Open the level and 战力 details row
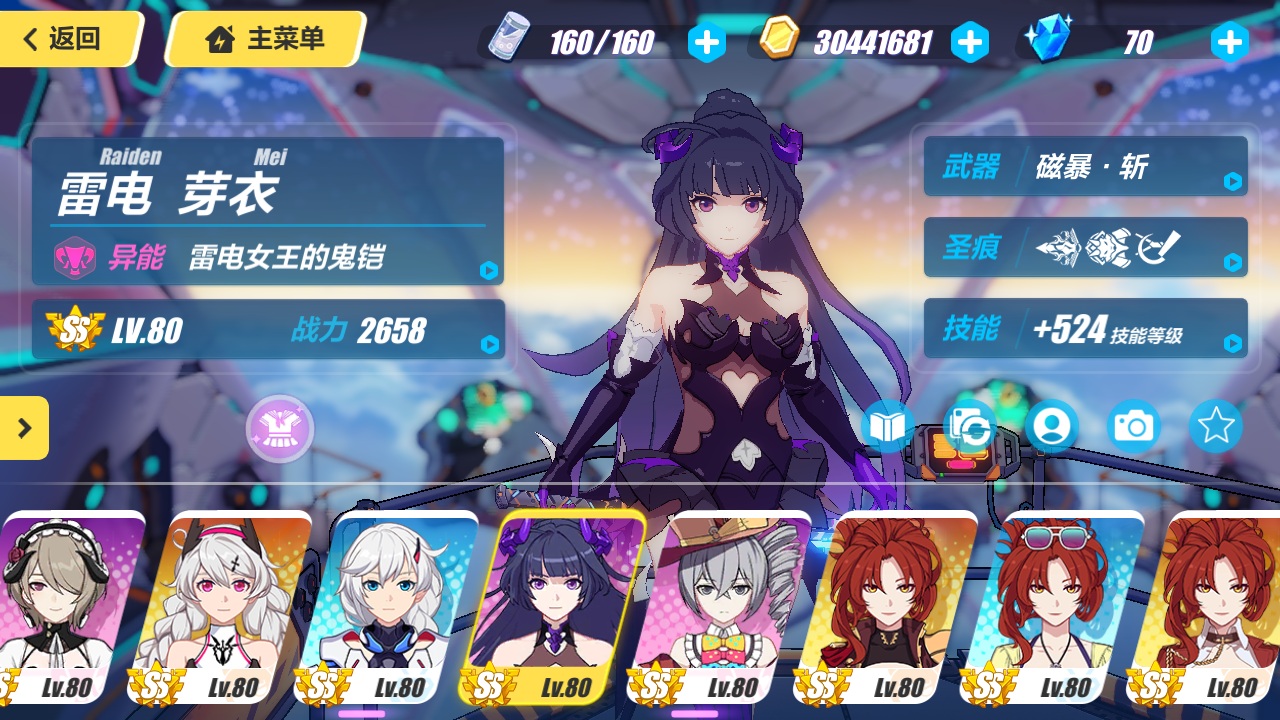The width and height of the screenshot is (1280, 720). point(270,330)
